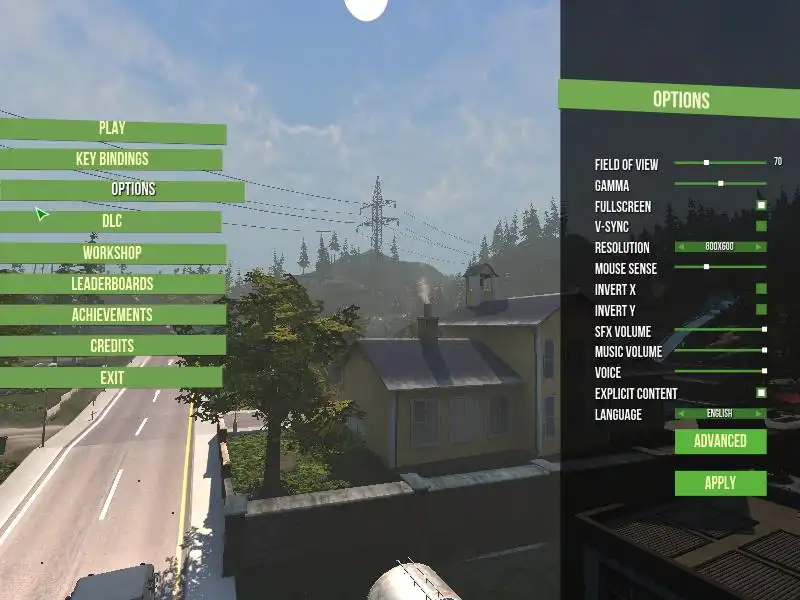Image resolution: width=800 pixels, height=600 pixels.
Task: Select the DLC menu entry
Action: [x=112, y=221]
